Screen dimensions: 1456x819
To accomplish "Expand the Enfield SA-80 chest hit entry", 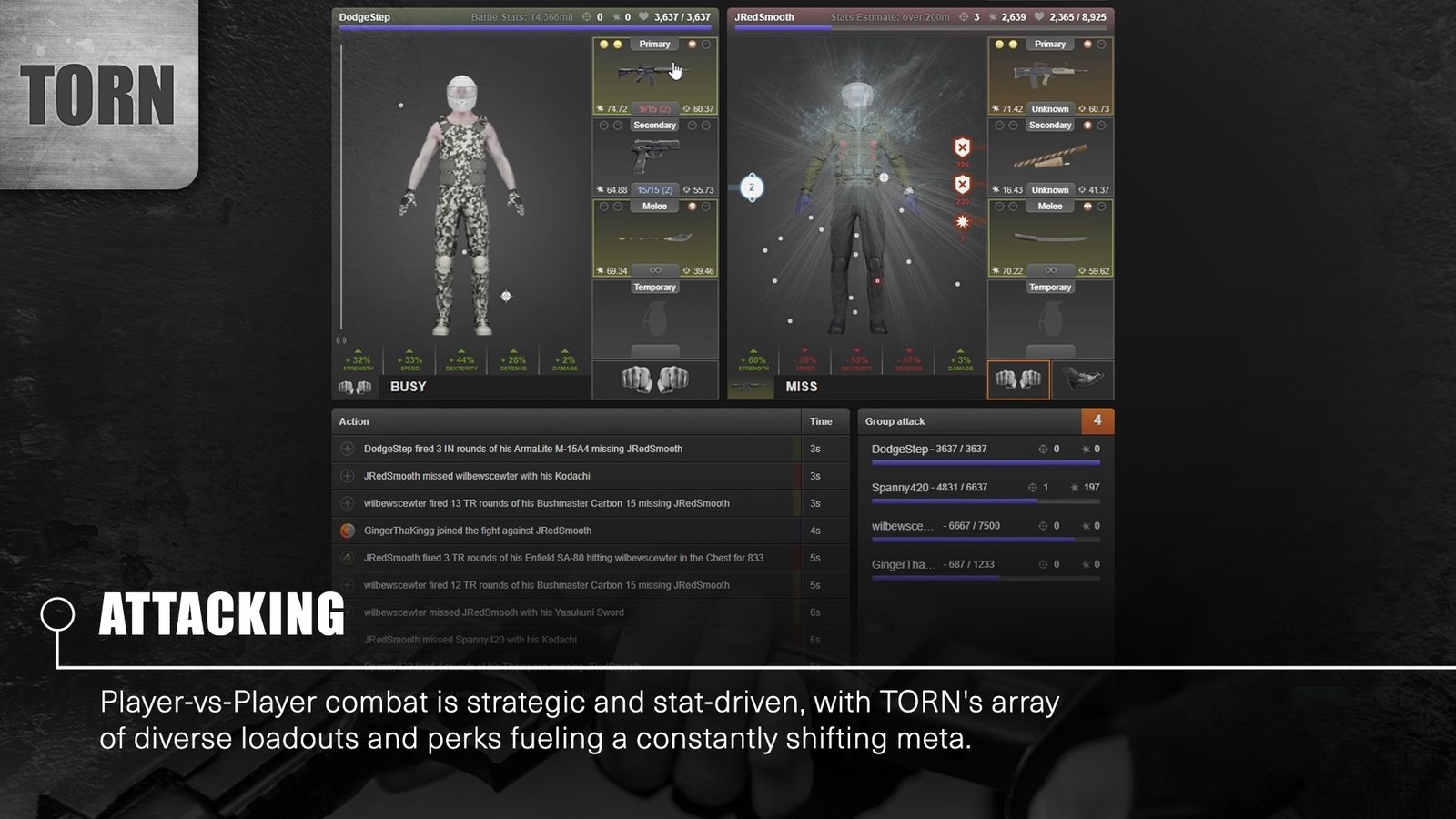I will pos(347,558).
